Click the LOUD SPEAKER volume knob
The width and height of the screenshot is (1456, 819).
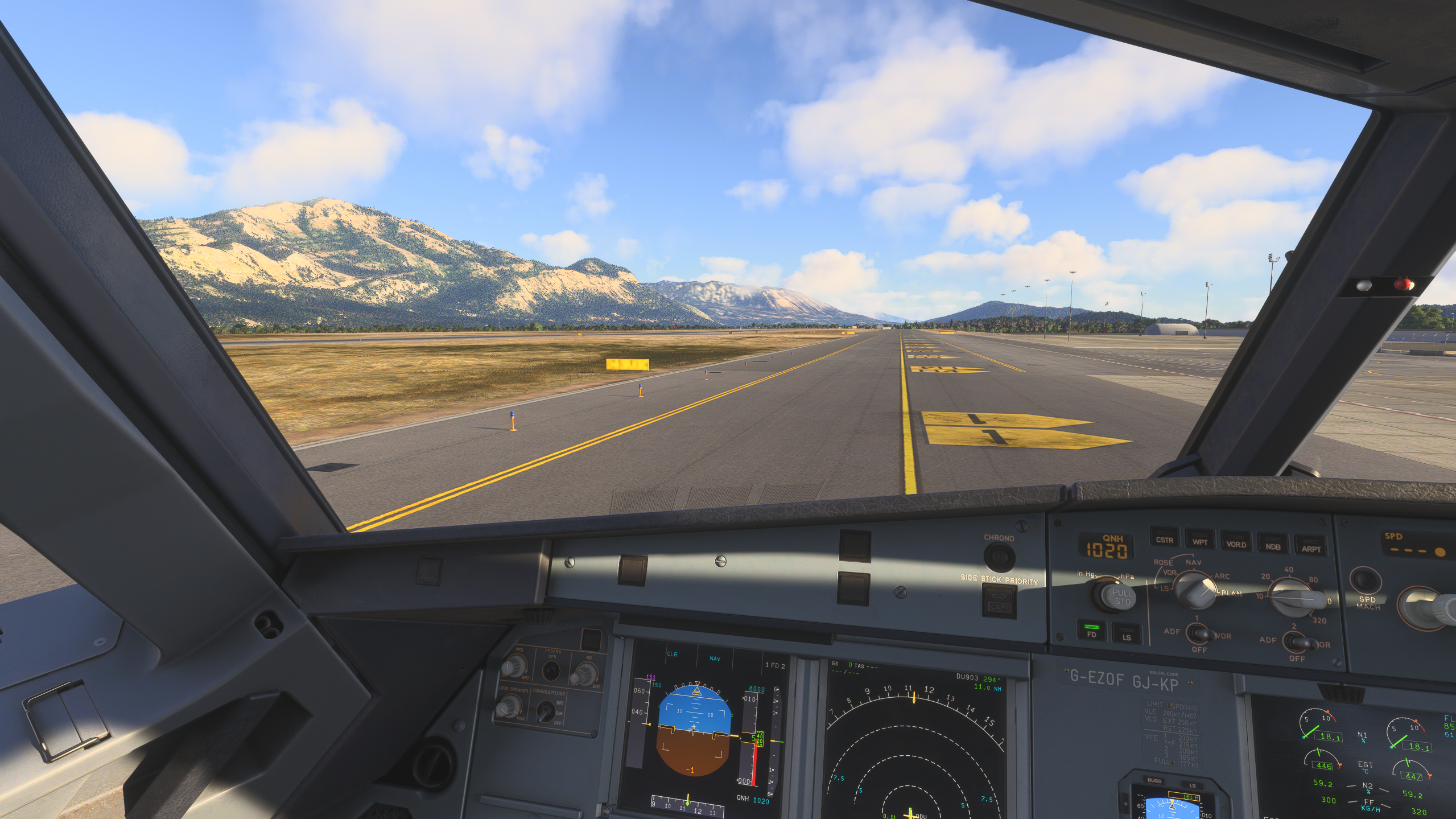508,707
